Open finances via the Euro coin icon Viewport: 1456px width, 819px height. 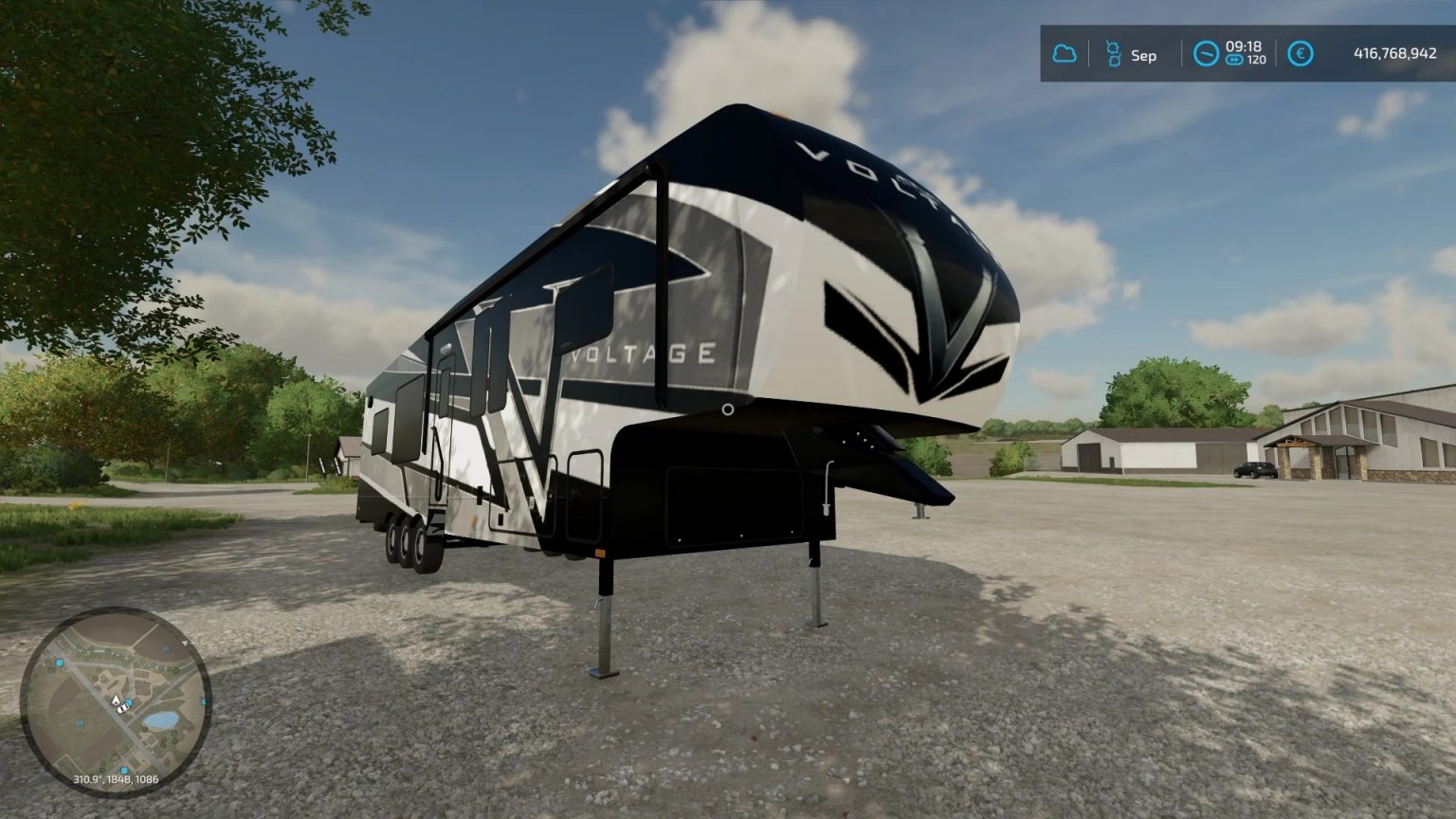click(1301, 54)
